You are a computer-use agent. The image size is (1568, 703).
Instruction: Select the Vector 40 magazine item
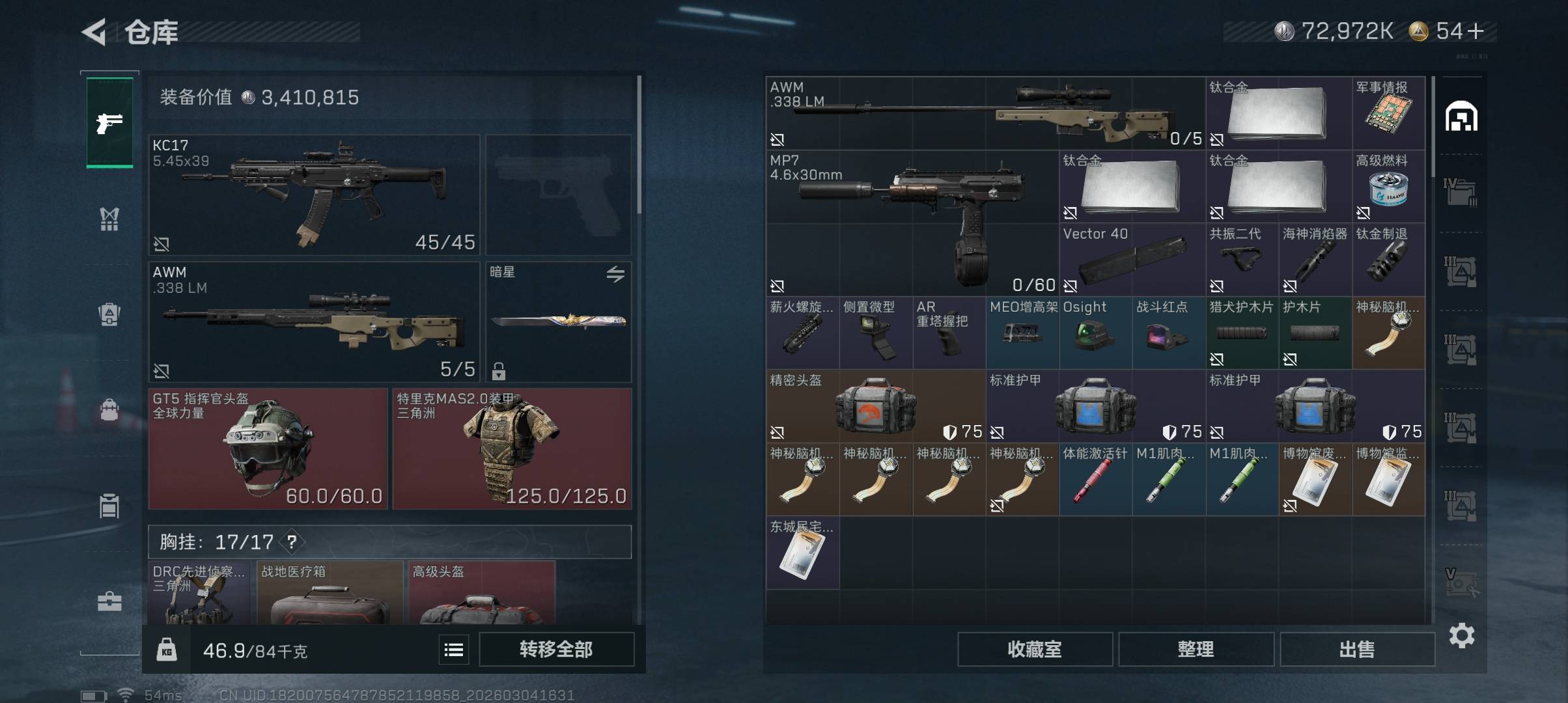[1132, 260]
